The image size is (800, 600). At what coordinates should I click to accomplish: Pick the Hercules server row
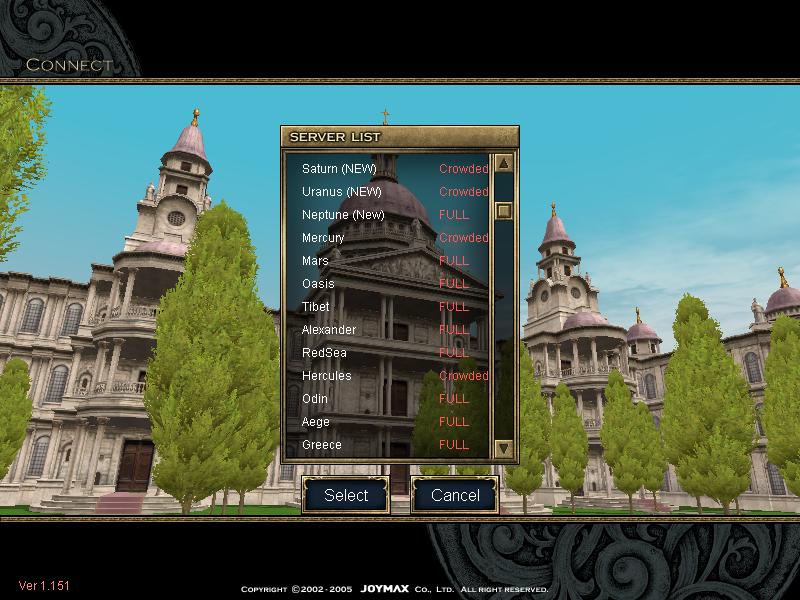pos(327,376)
